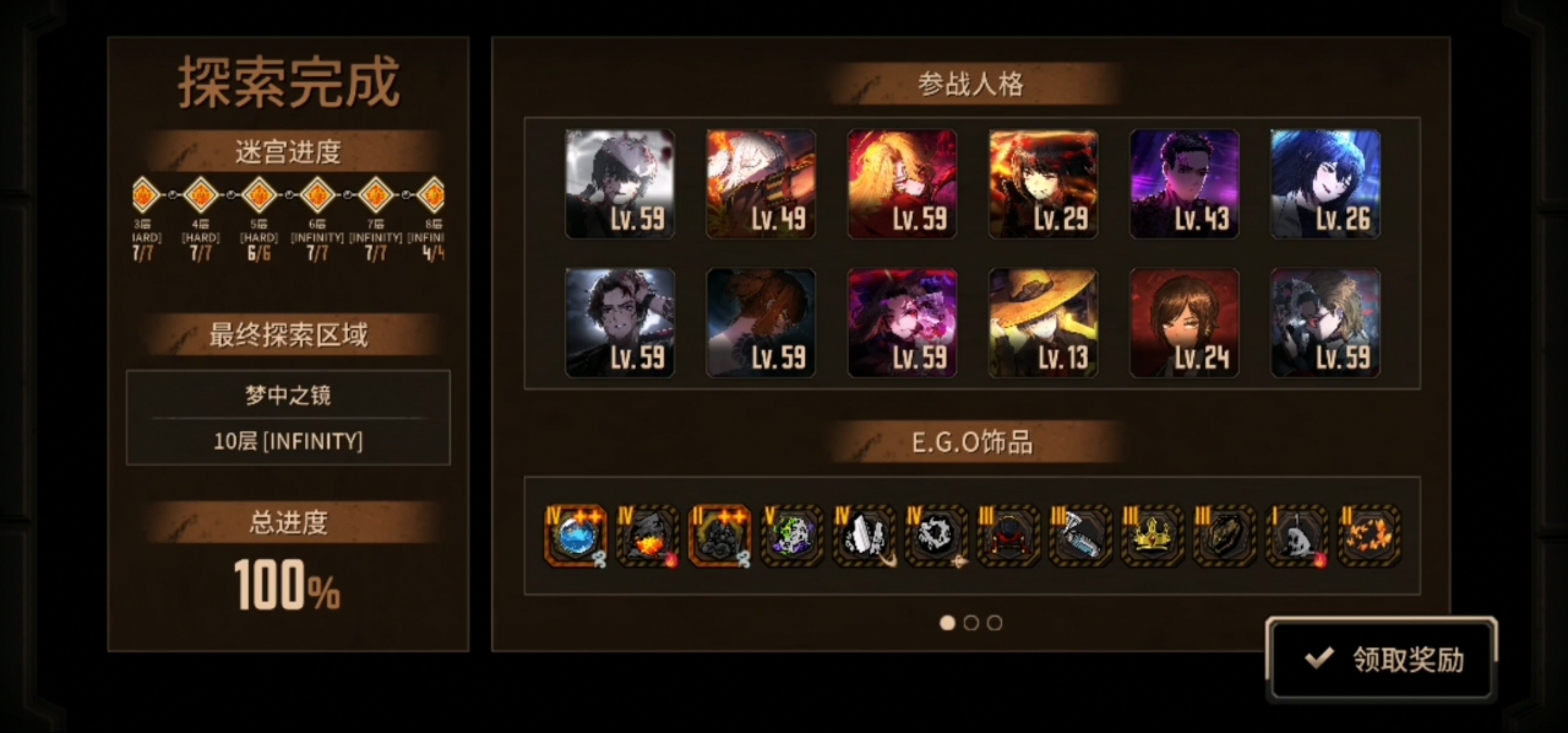The height and width of the screenshot is (733, 1568).
Task: View the syringe E.G.O gift
Action: [x=1080, y=535]
